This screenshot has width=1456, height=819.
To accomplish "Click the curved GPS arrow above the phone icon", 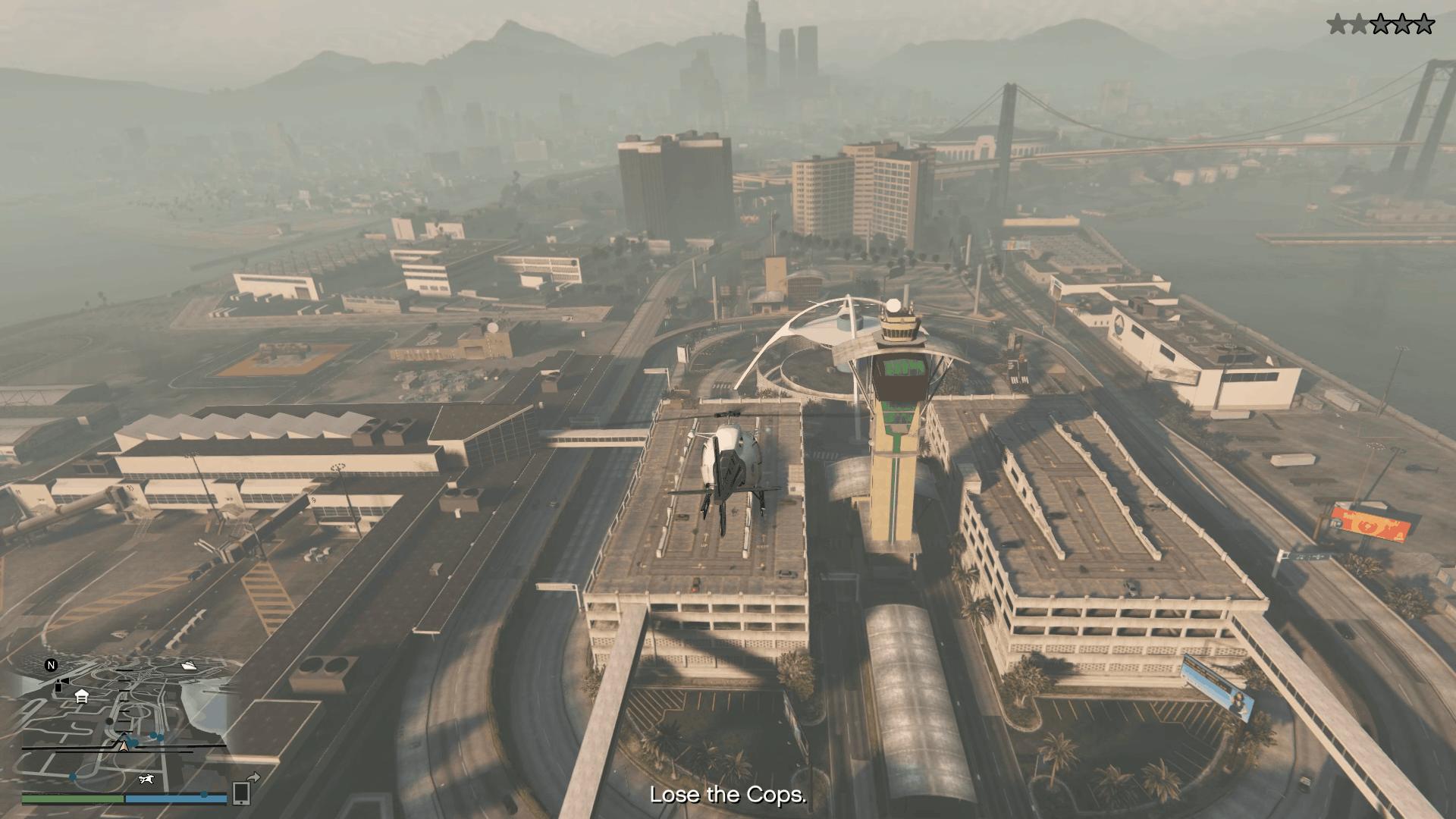I will pyautogui.click(x=253, y=778).
